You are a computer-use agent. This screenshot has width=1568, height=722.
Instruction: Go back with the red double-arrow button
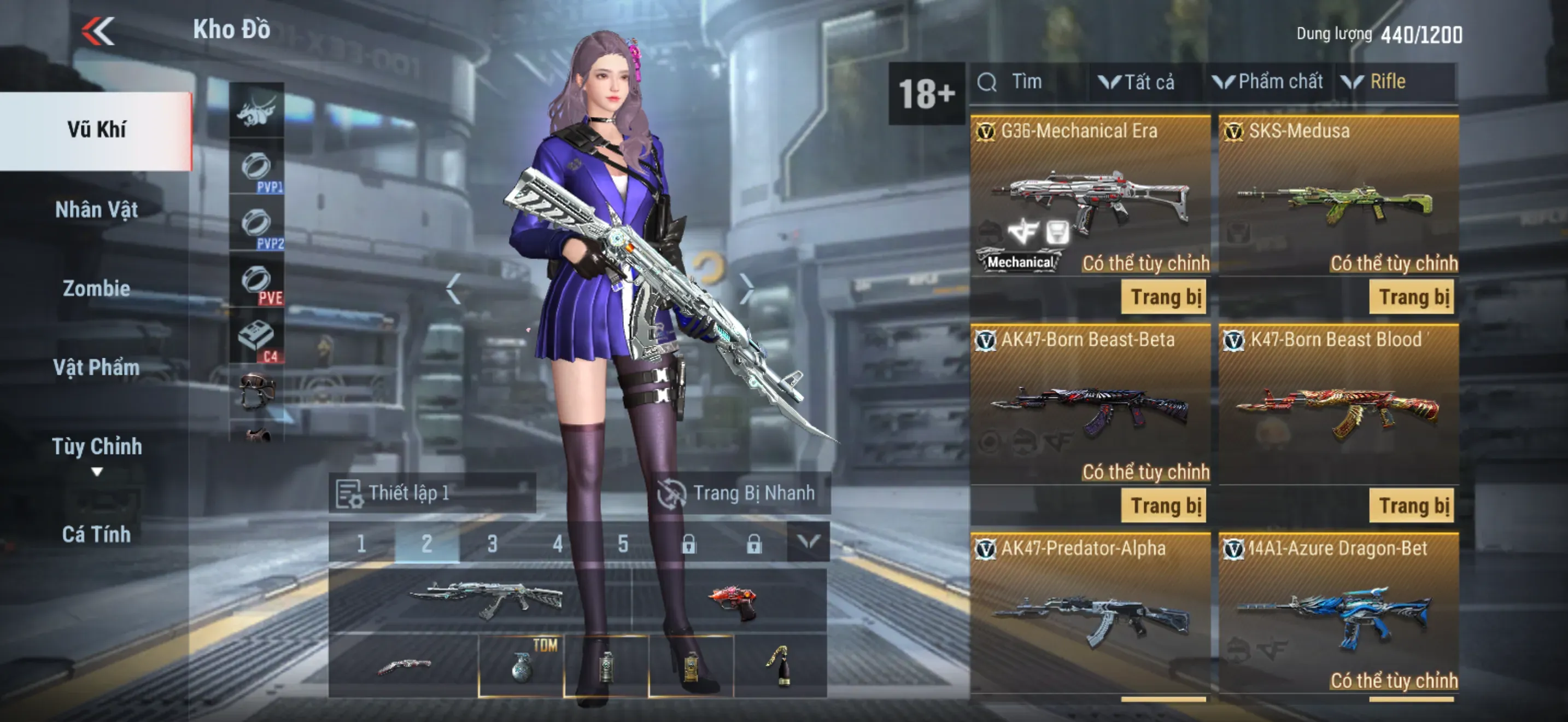point(98,31)
